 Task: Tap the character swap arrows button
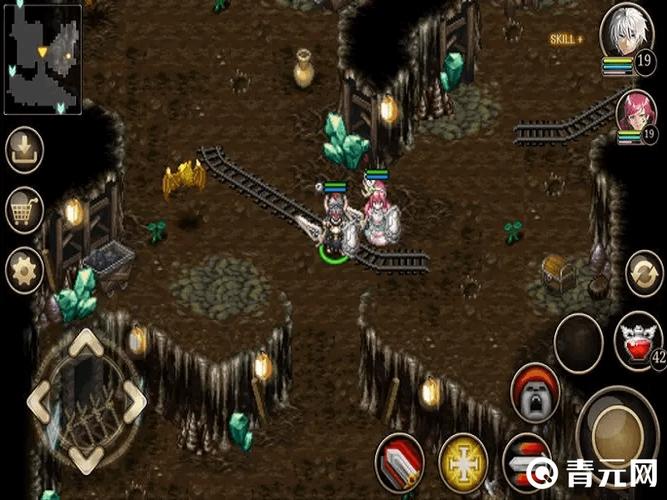644,272
